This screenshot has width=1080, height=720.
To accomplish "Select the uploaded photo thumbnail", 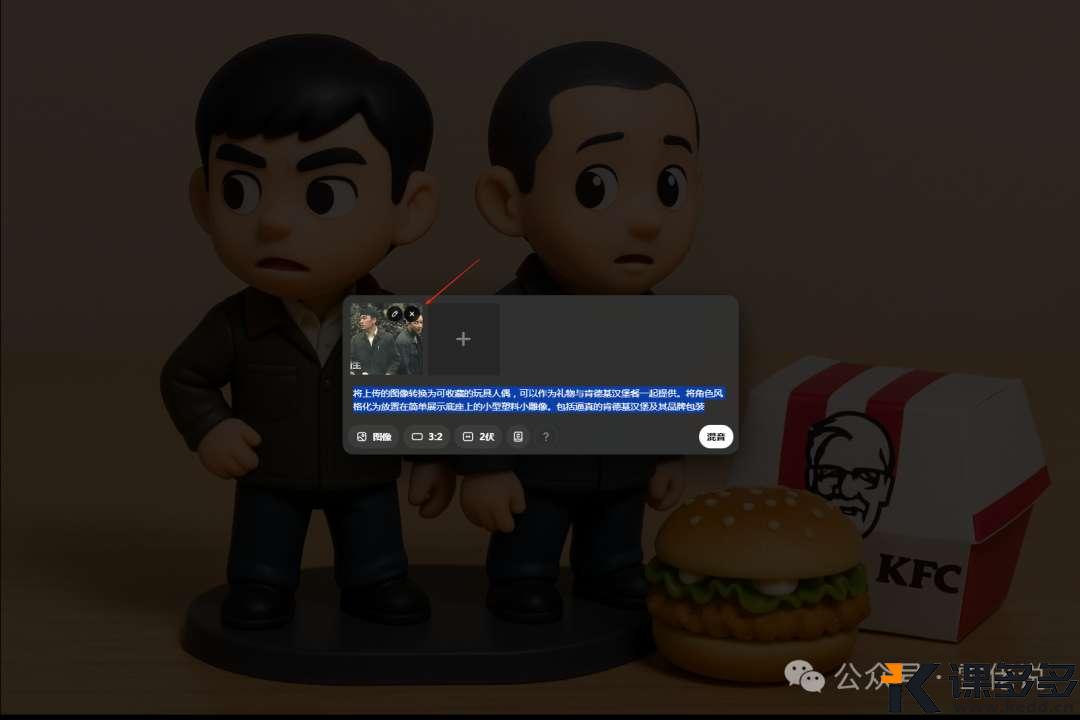I will pyautogui.click(x=380, y=346).
